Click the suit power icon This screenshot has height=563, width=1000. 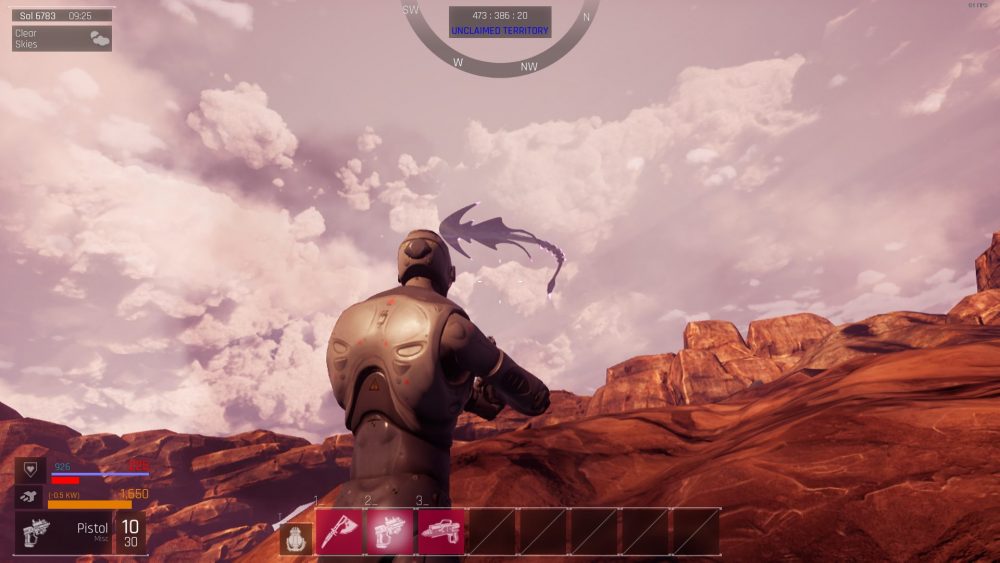coord(30,497)
